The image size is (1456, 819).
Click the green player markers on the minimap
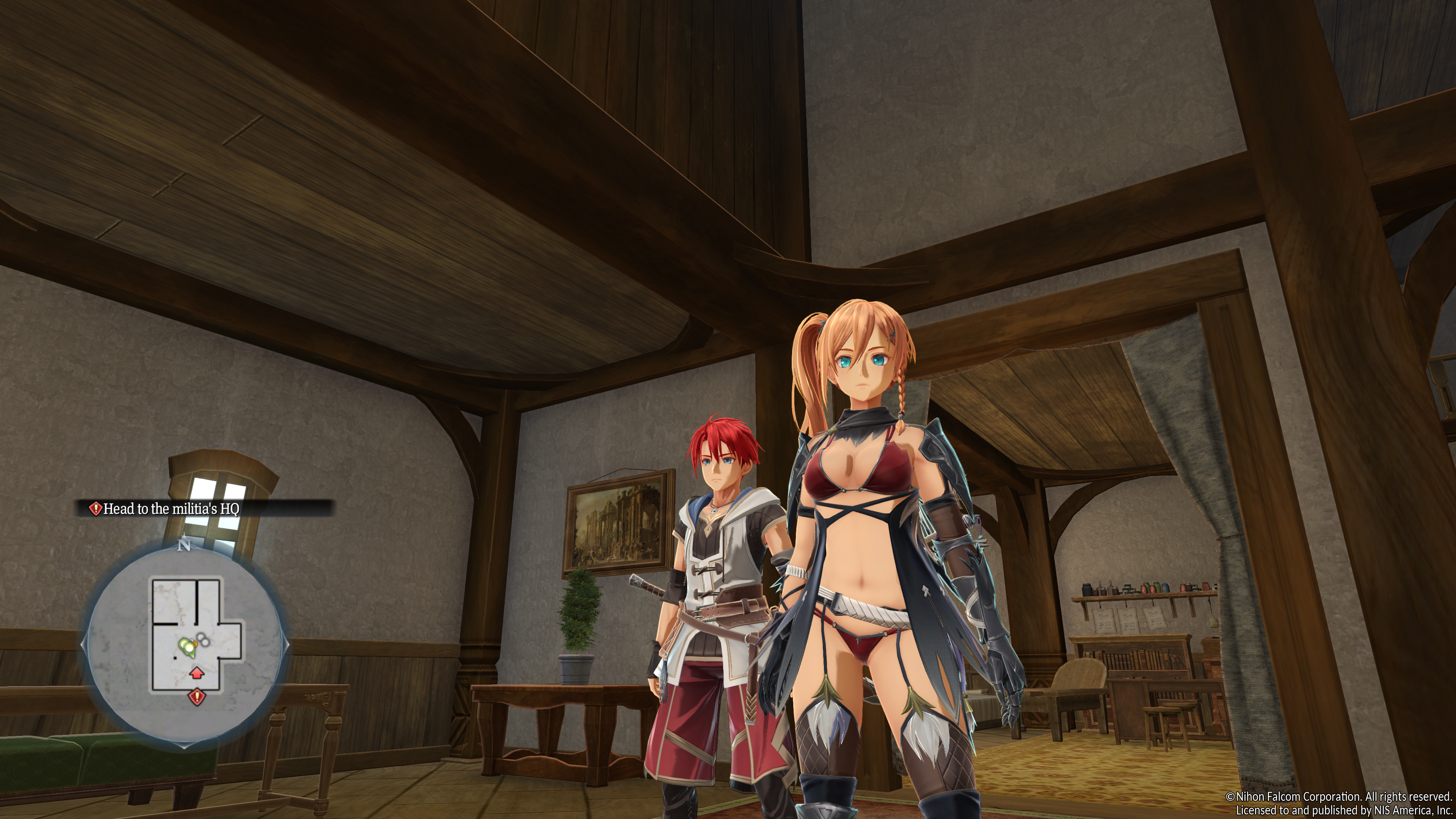pos(186,646)
